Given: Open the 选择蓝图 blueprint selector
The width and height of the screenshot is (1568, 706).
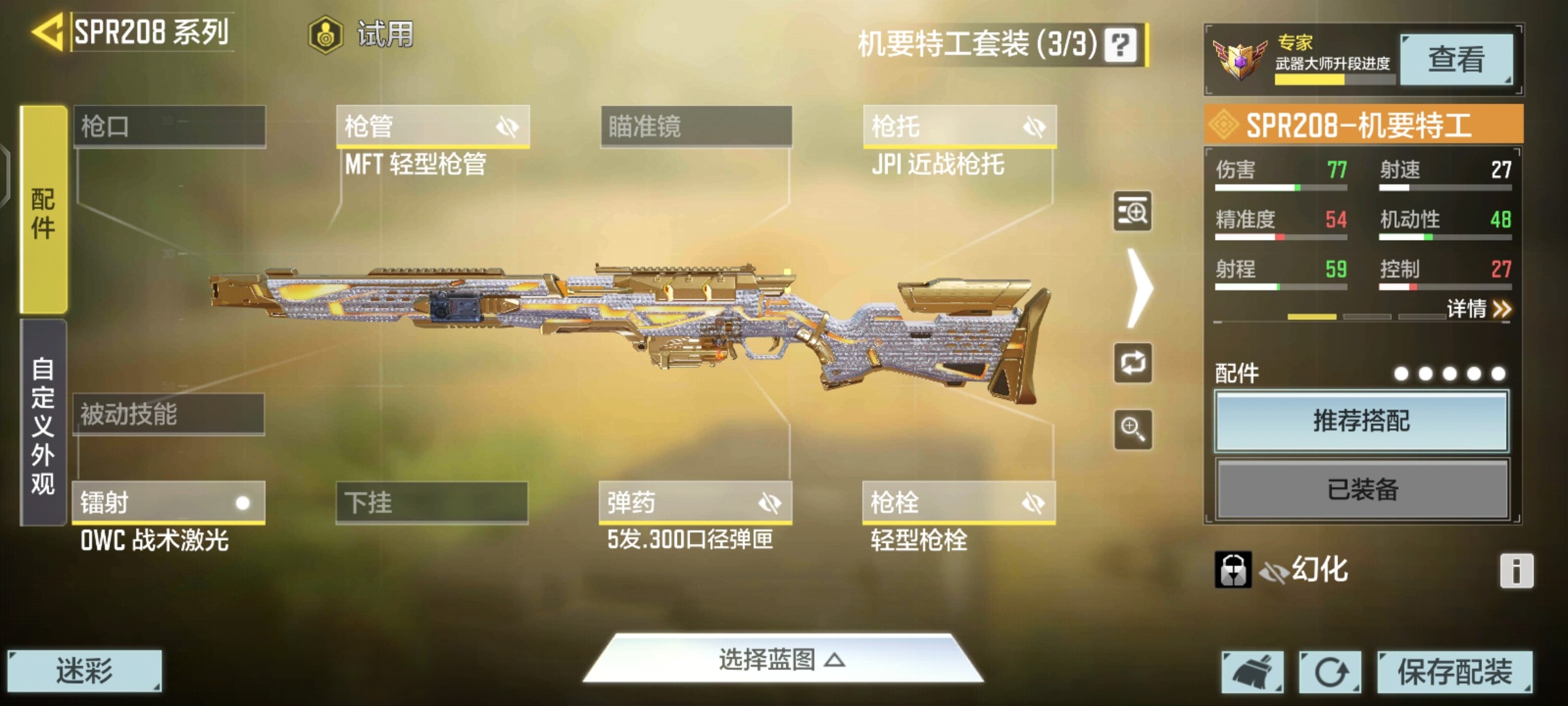Looking at the screenshot, I should pyautogui.click(x=783, y=660).
